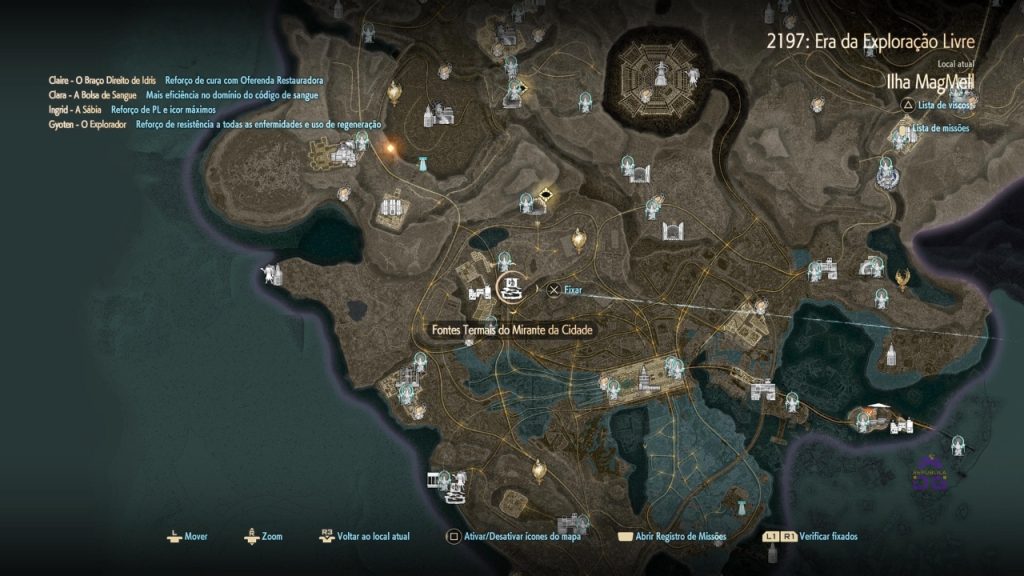1024x576 pixels.
Task: Select the octagonal fortress landmark marker
Action: click(661, 73)
